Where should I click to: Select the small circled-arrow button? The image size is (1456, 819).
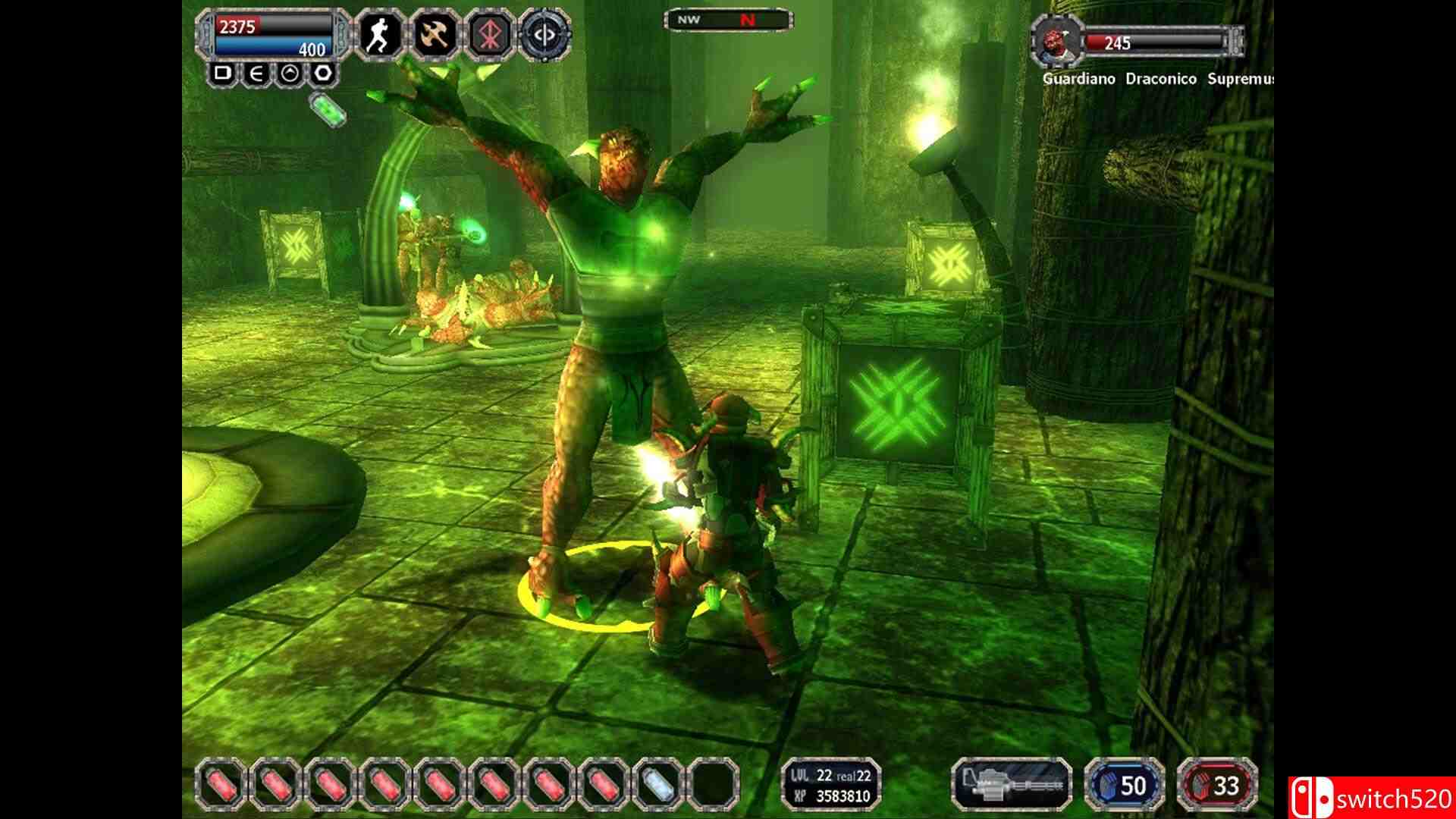[x=290, y=74]
